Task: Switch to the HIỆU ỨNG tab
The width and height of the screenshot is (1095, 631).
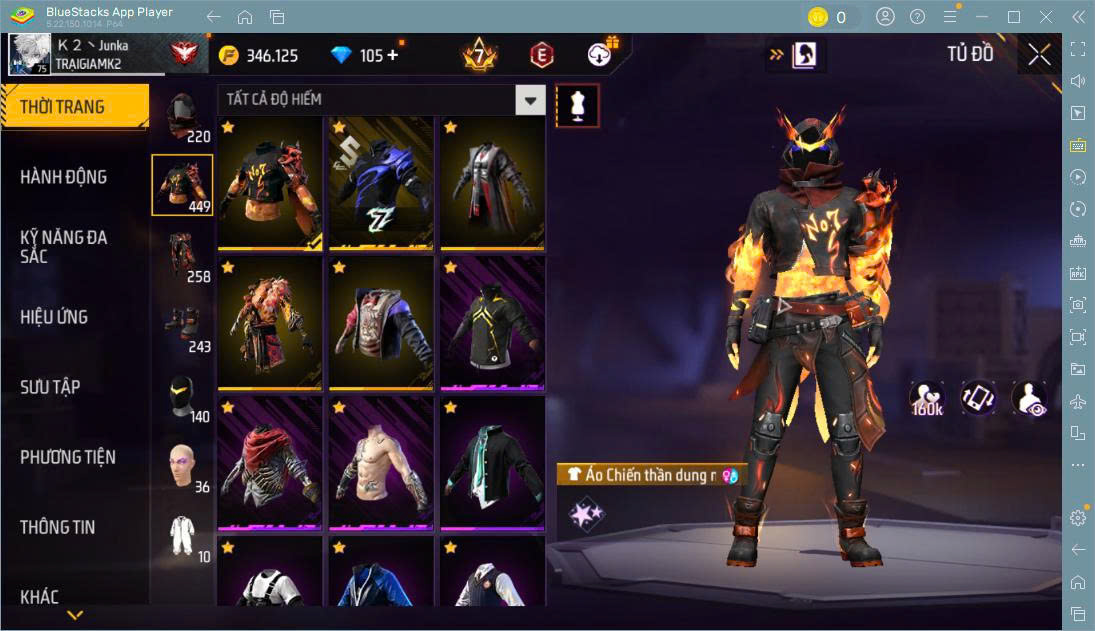Action: [x=54, y=317]
